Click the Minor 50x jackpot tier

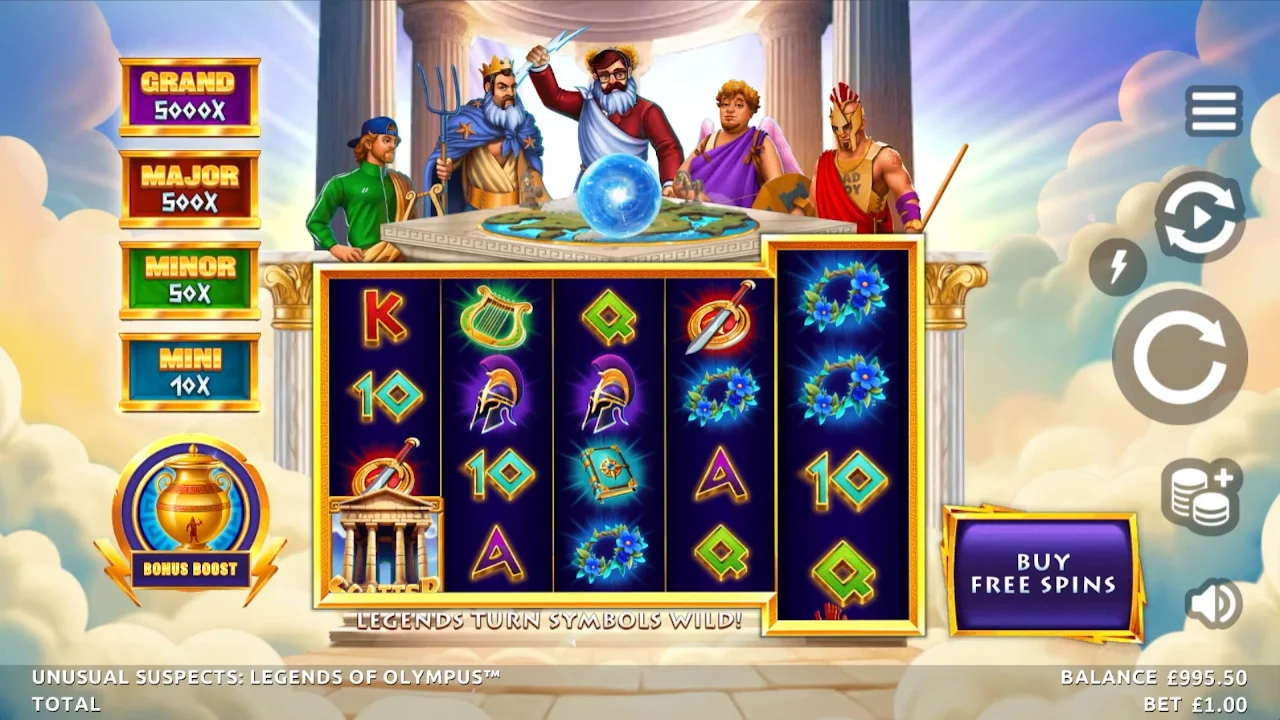[190, 280]
